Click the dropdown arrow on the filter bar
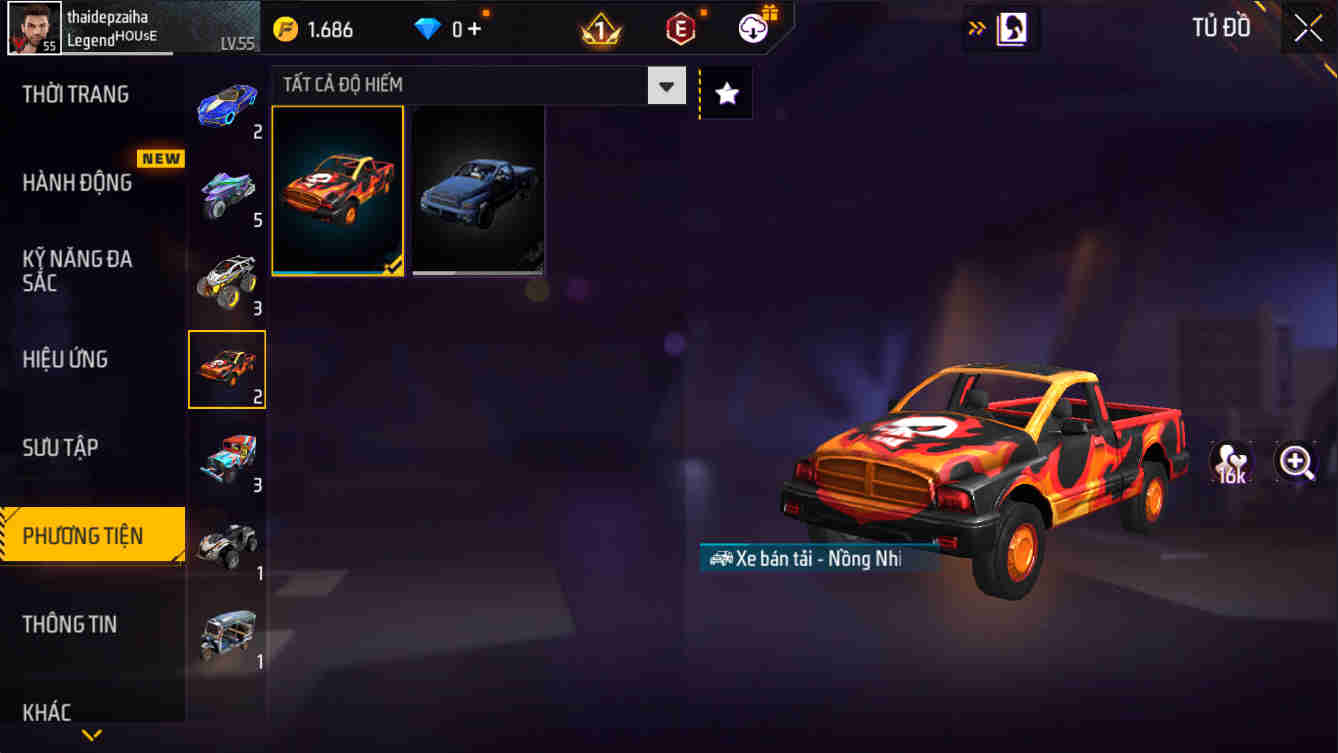 pyautogui.click(x=665, y=85)
